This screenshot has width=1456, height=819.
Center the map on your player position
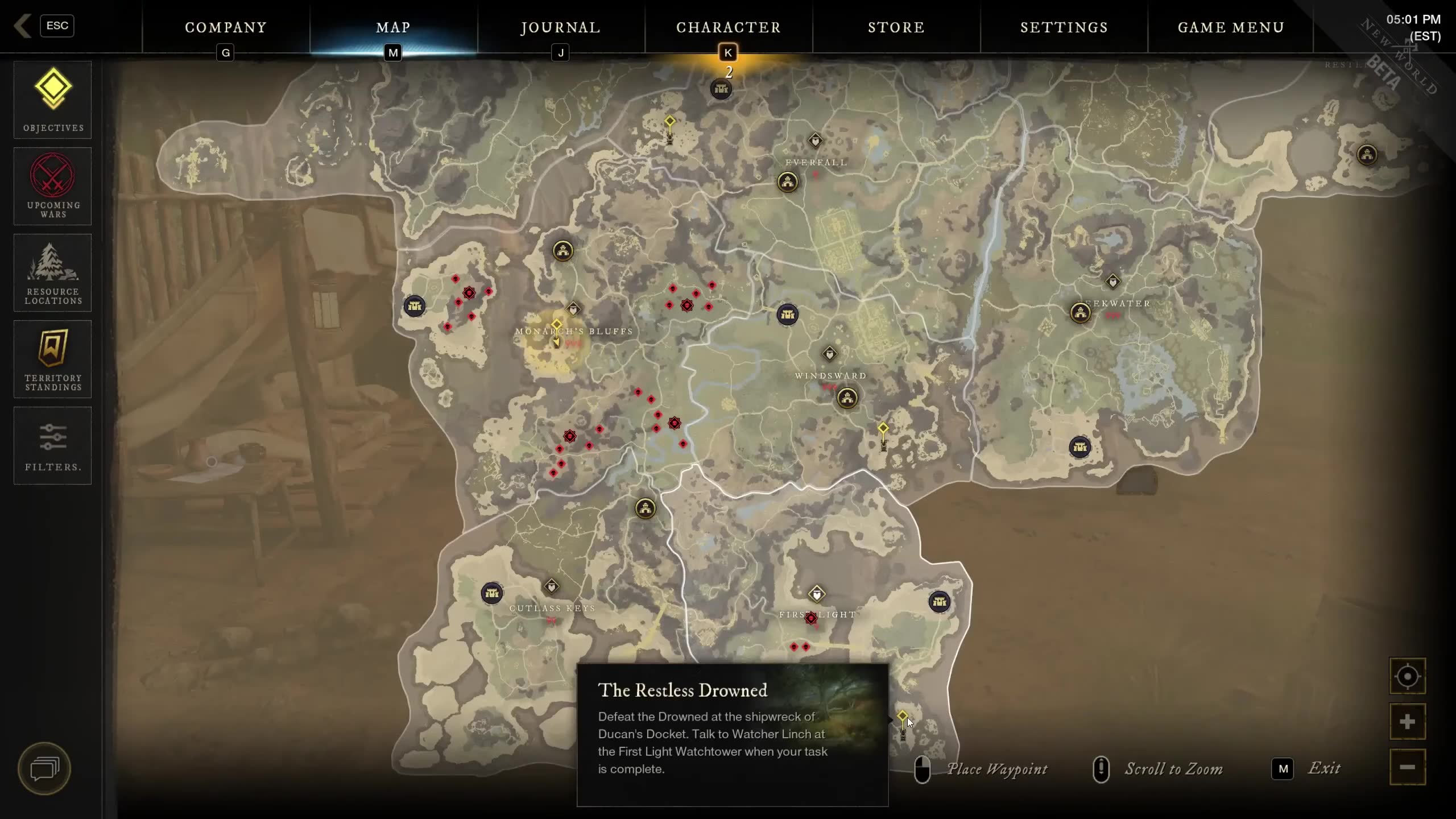1407,677
